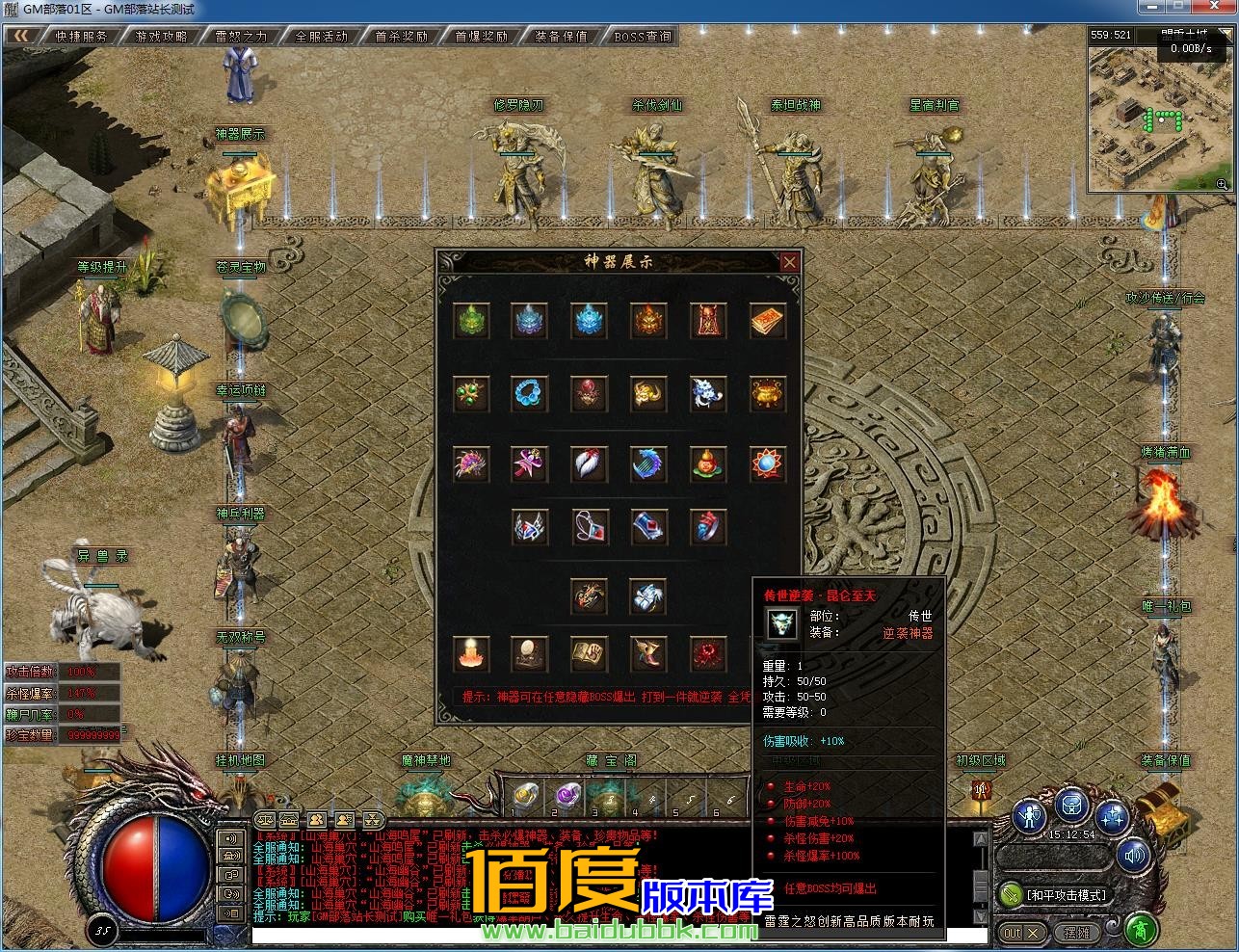Click the green 商 merchant icon
Screen dimensions: 1239x952
[1141, 929]
